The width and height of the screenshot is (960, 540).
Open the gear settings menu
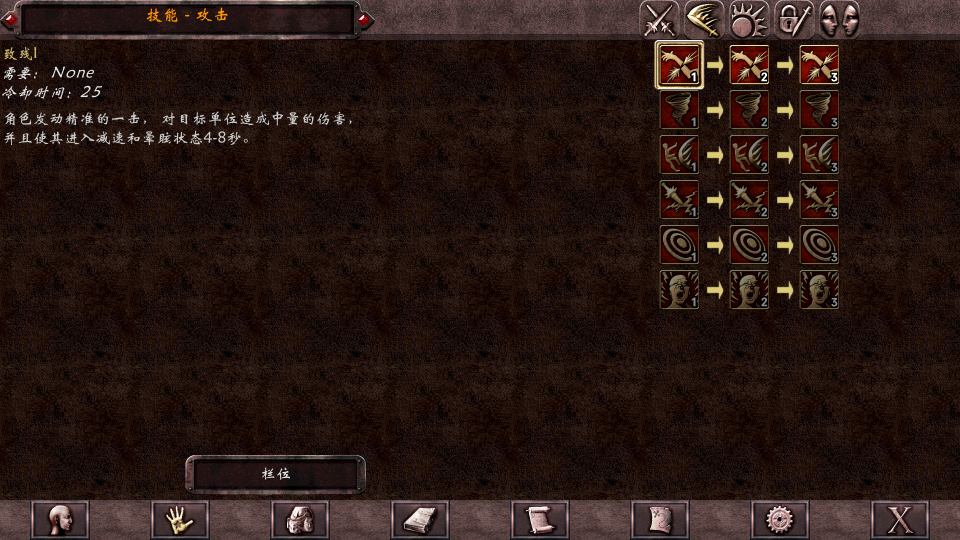pos(780,520)
